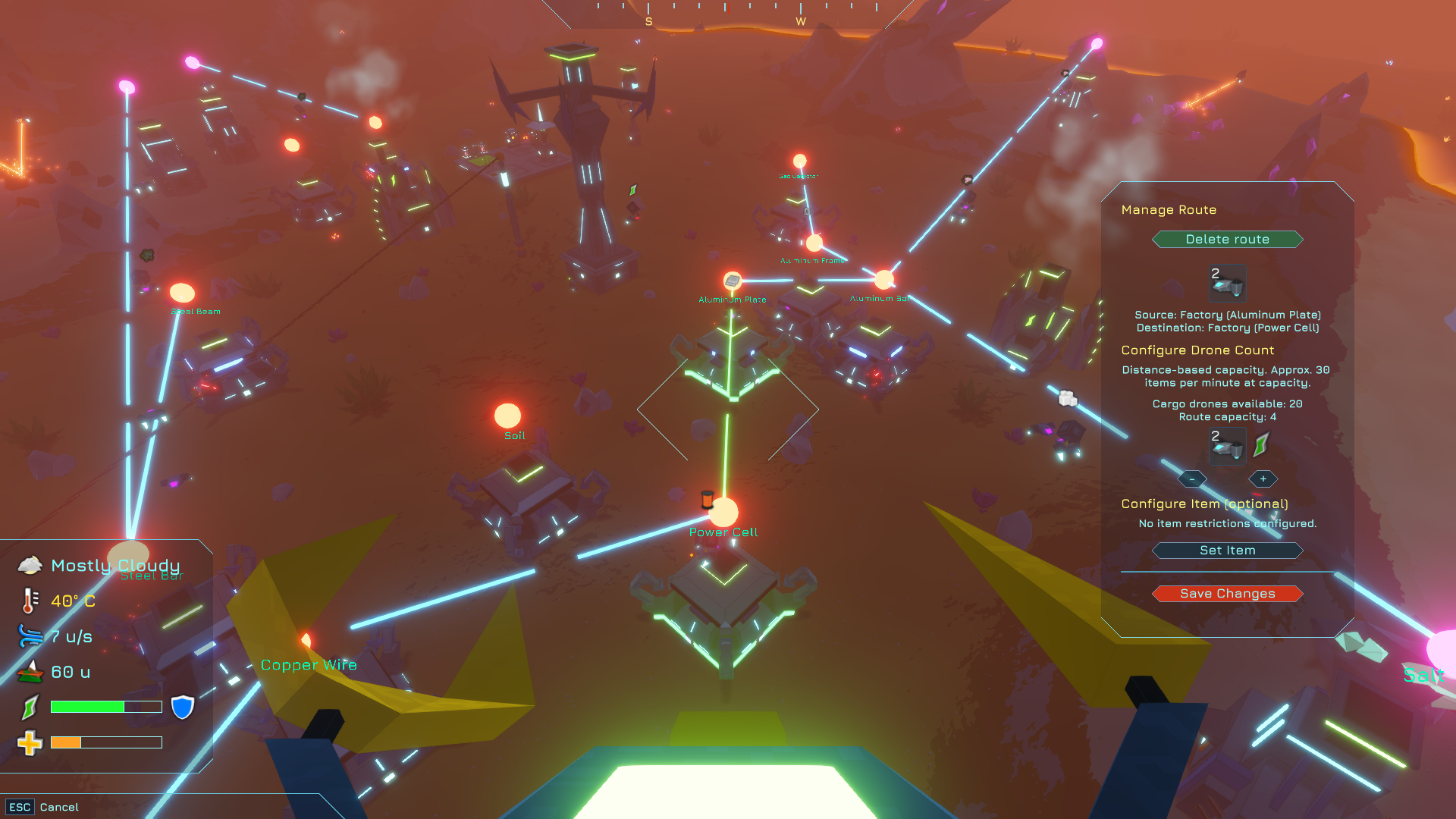Click Save Changes
The width and height of the screenshot is (1456, 819).
pos(1227,593)
